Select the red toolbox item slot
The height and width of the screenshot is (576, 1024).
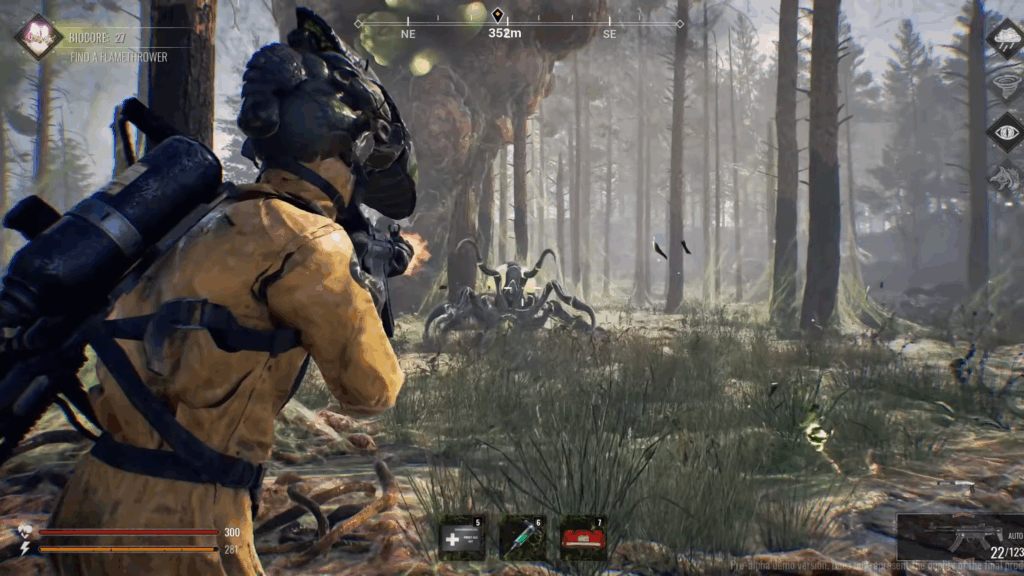point(582,538)
